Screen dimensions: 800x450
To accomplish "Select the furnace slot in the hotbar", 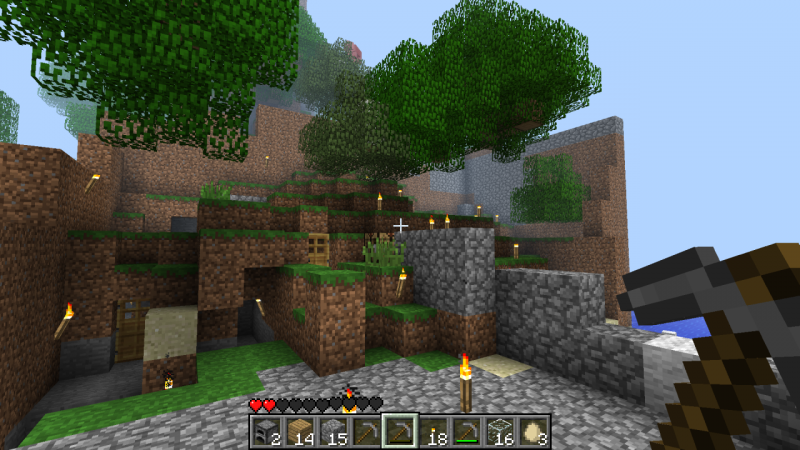I will 266,430.
